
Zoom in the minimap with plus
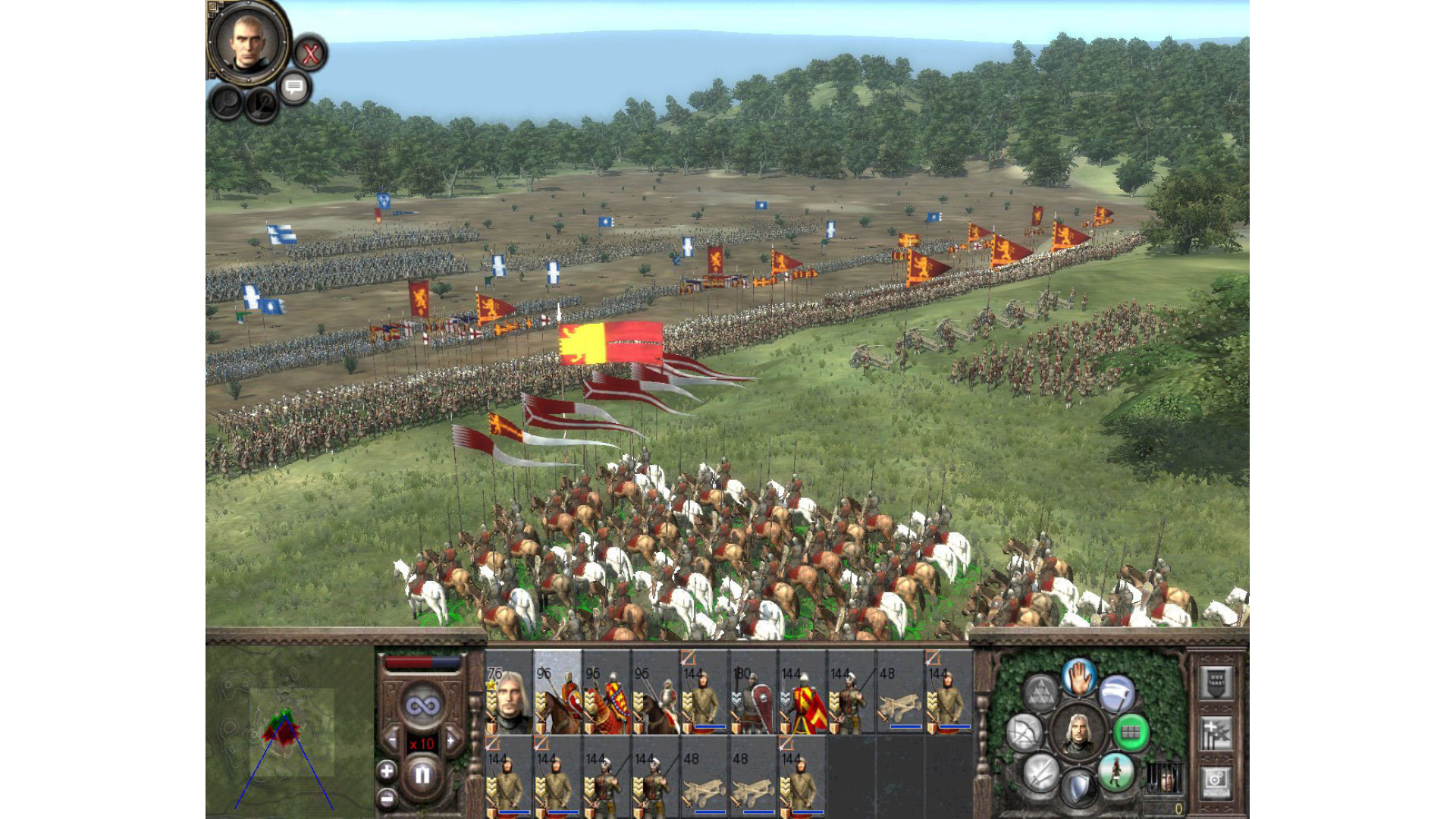[387, 772]
